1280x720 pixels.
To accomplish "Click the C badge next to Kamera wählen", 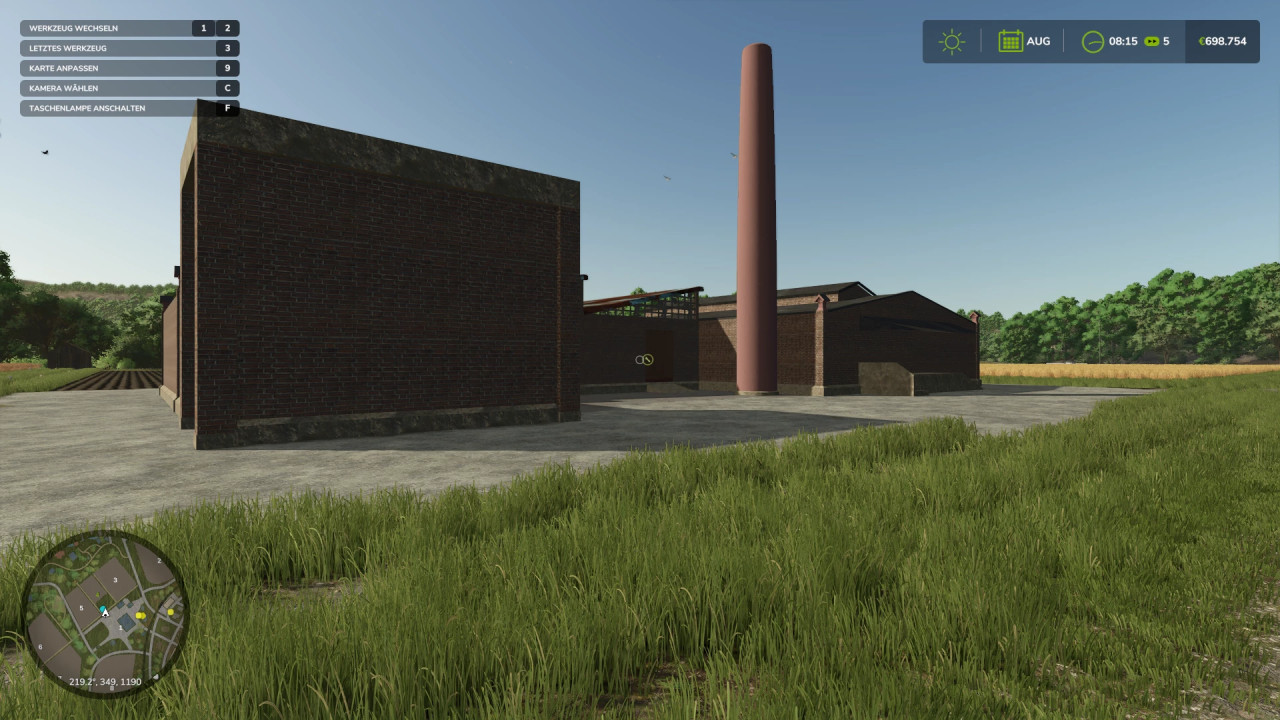I will pyautogui.click(x=227, y=88).
